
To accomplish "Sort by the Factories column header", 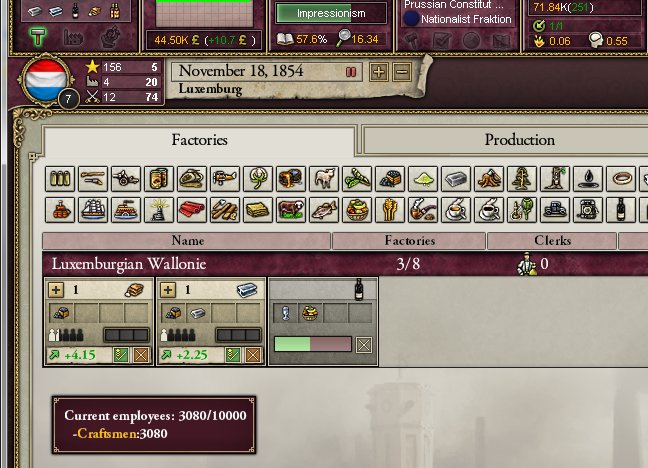I will coord(409,241).
